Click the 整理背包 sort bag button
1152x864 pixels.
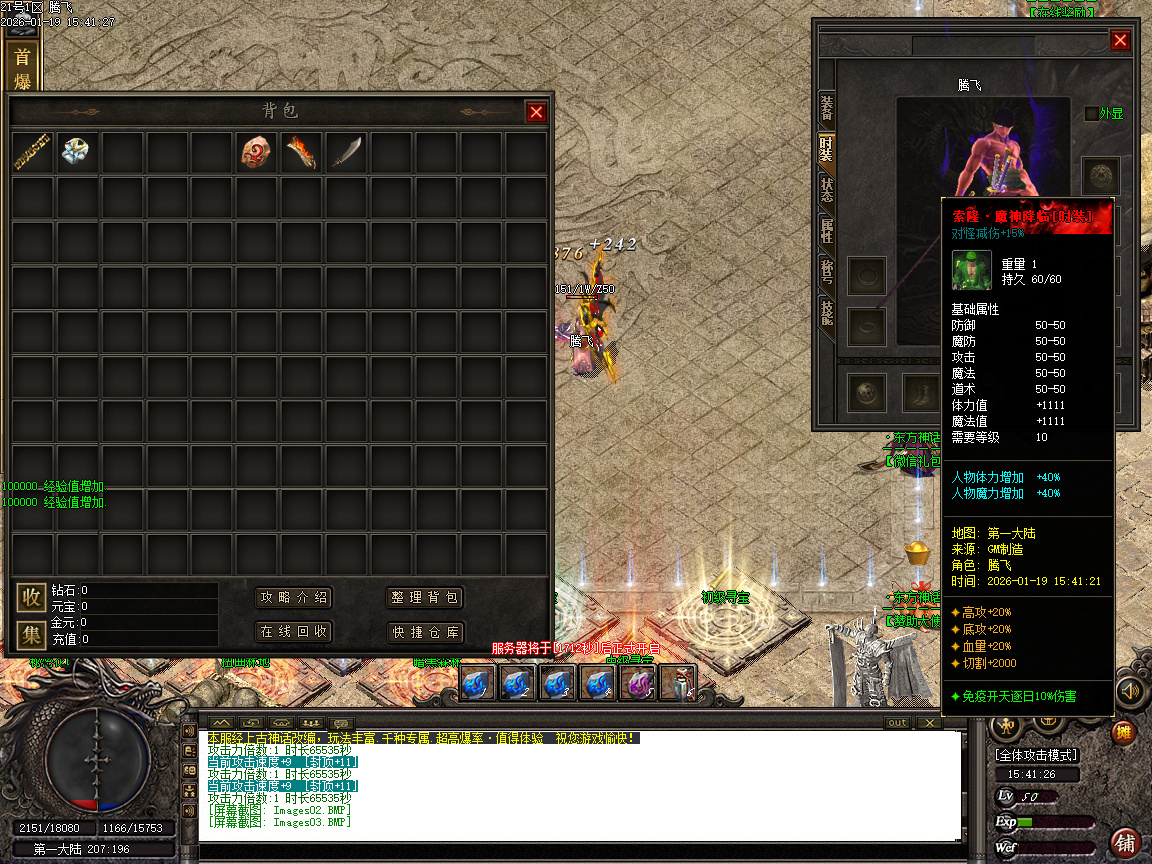425,598
